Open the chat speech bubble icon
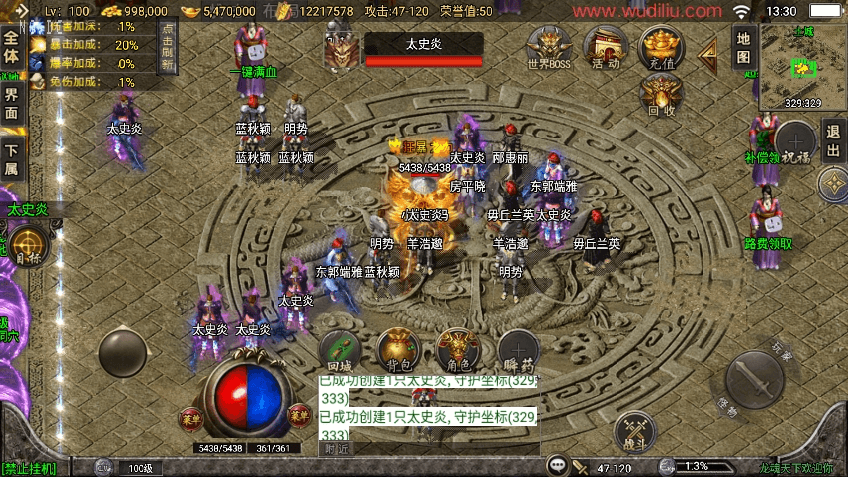 pos(557,466)
